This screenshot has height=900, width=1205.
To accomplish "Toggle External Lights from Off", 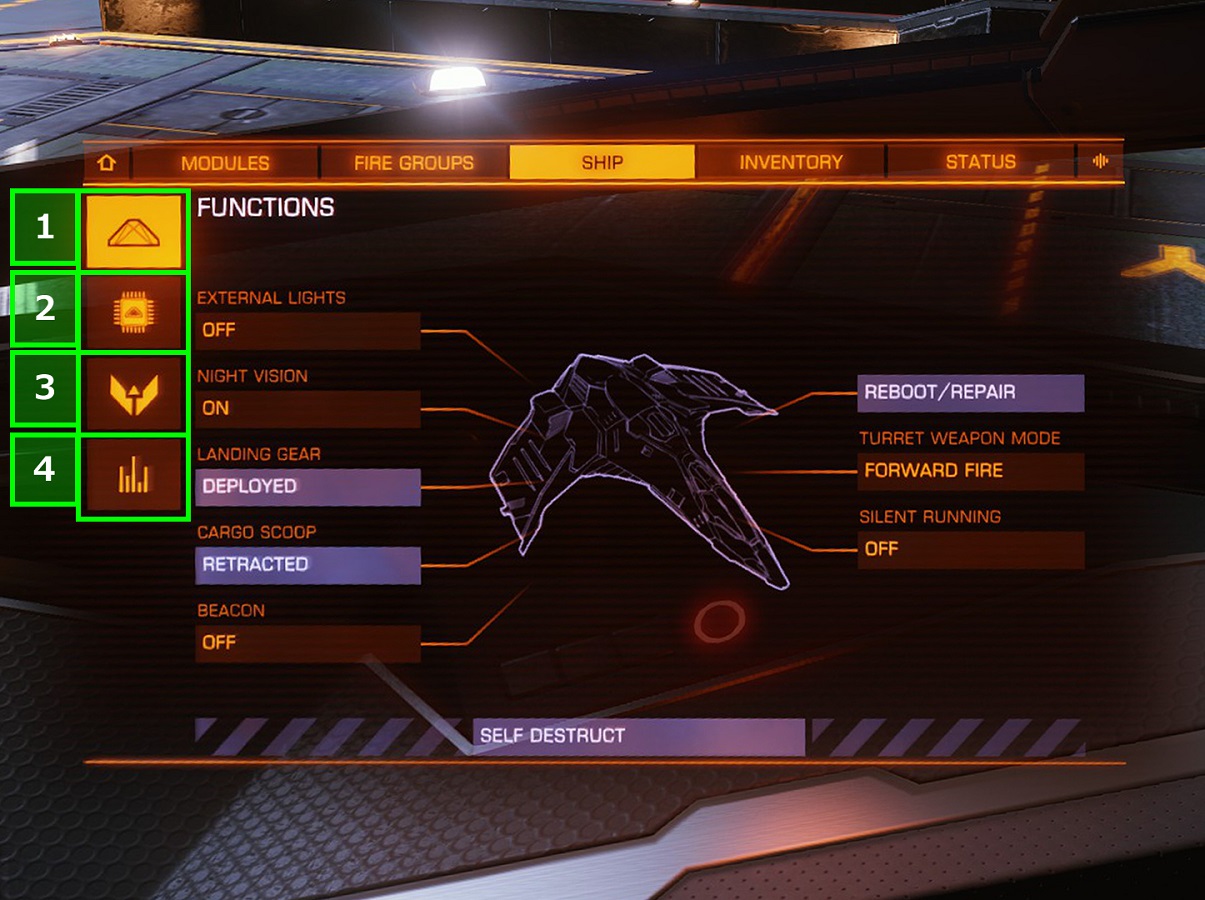I will (x=308, y=330).
